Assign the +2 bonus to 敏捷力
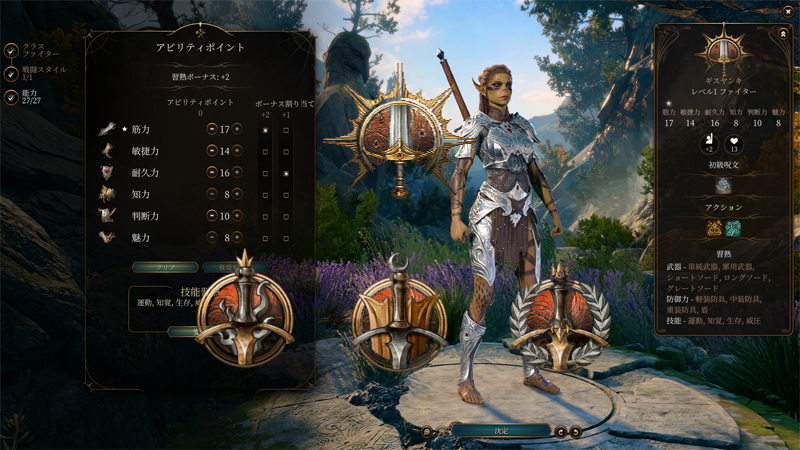Viewport: 800px width, 450px height. 265,152
